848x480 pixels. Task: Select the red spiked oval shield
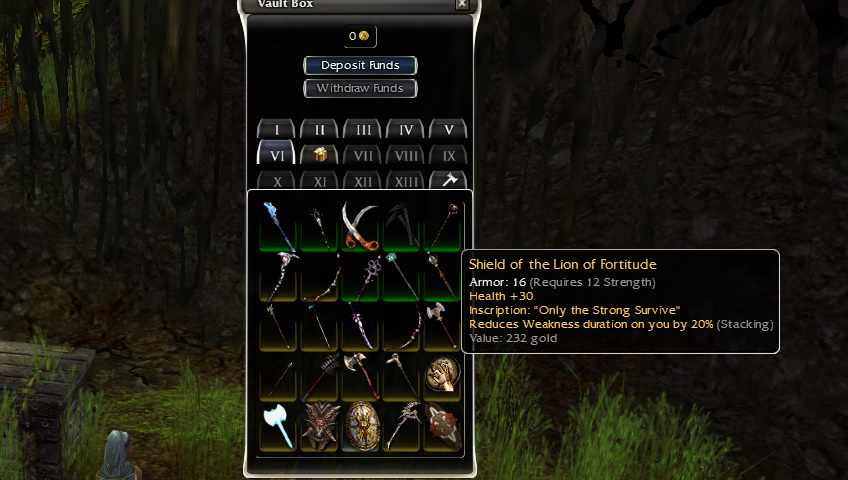[x=443, y=427]
